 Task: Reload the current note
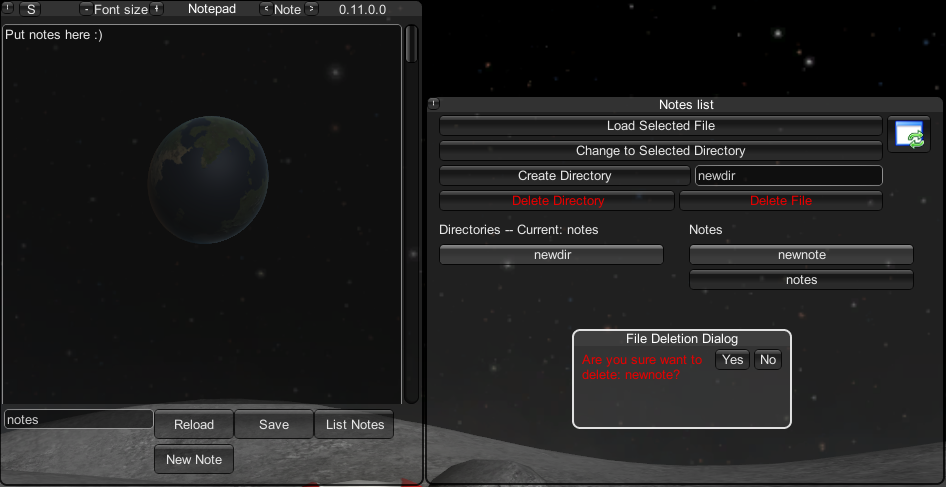tap(194, 424)
